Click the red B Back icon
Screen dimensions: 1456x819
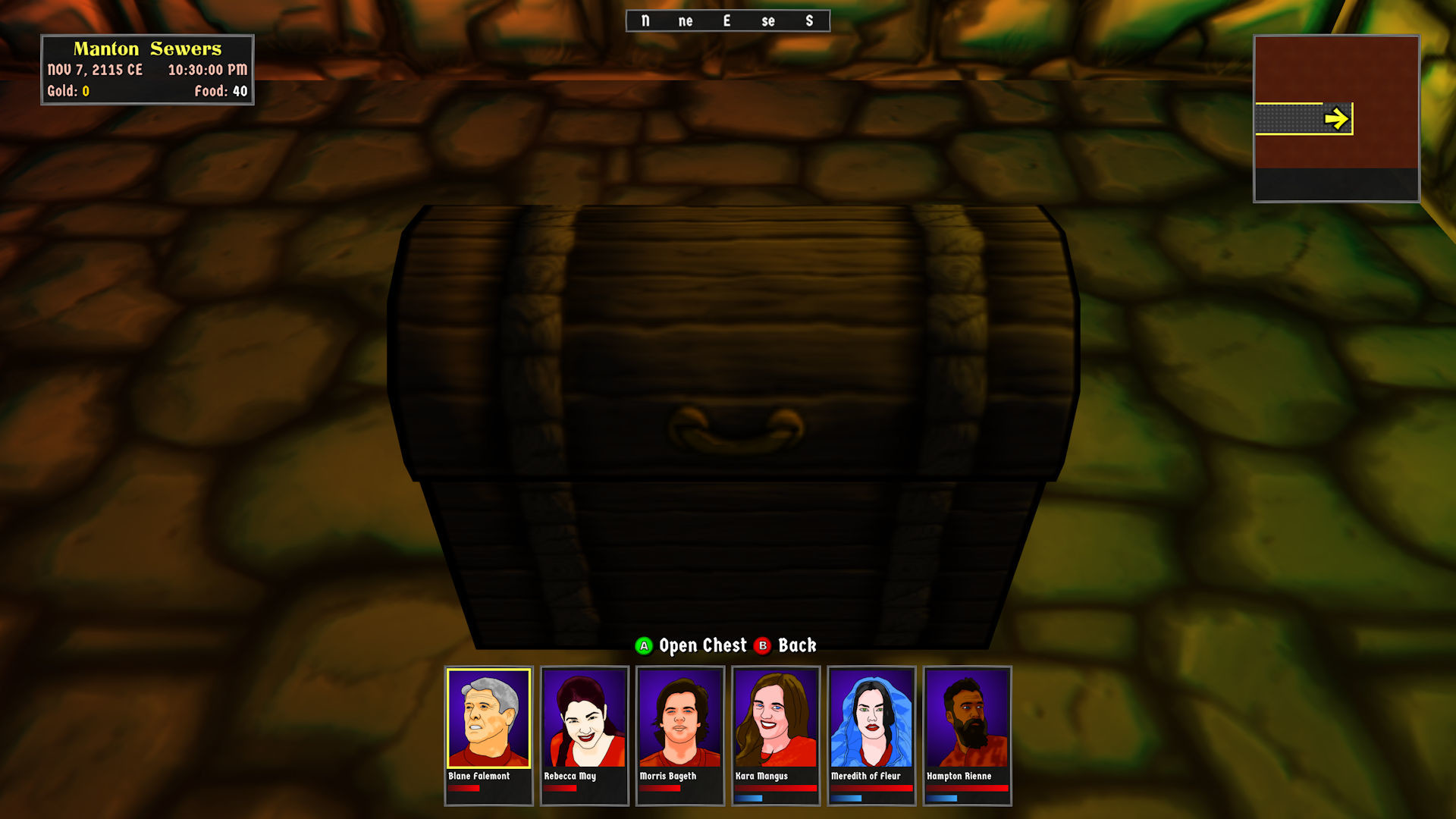coord(762,645)
